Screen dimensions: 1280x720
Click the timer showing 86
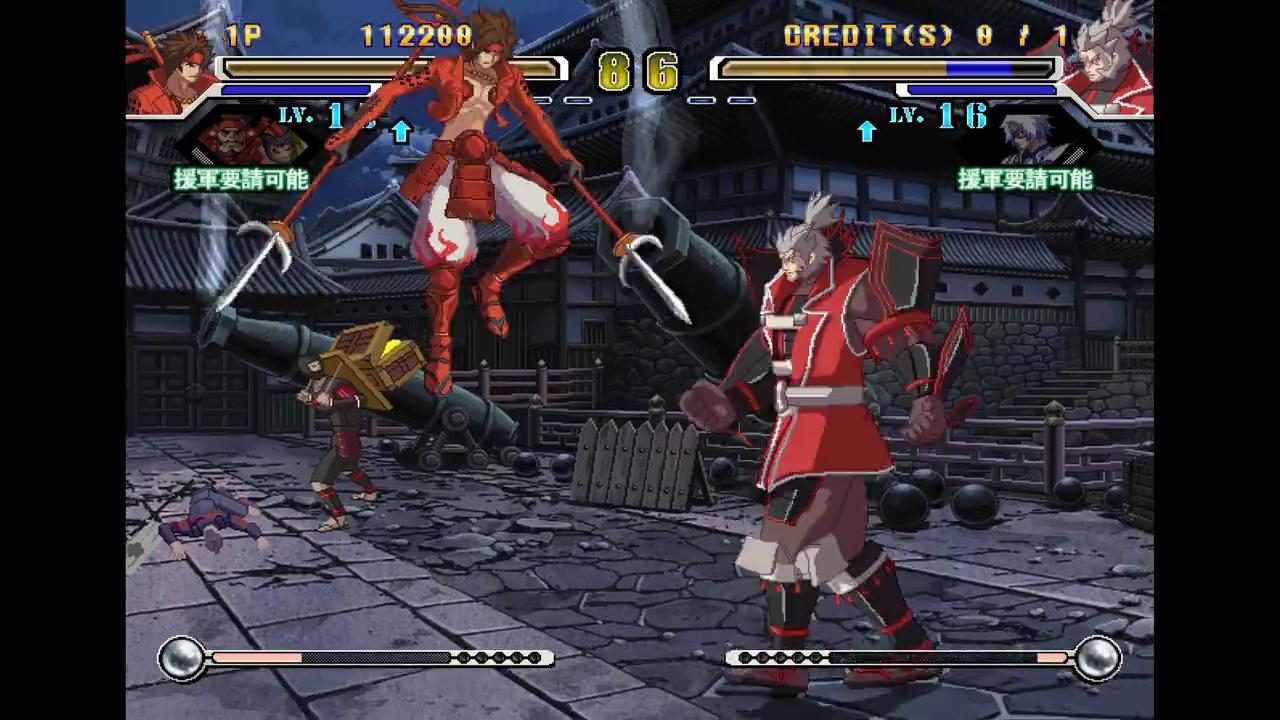tap(640, 72)
